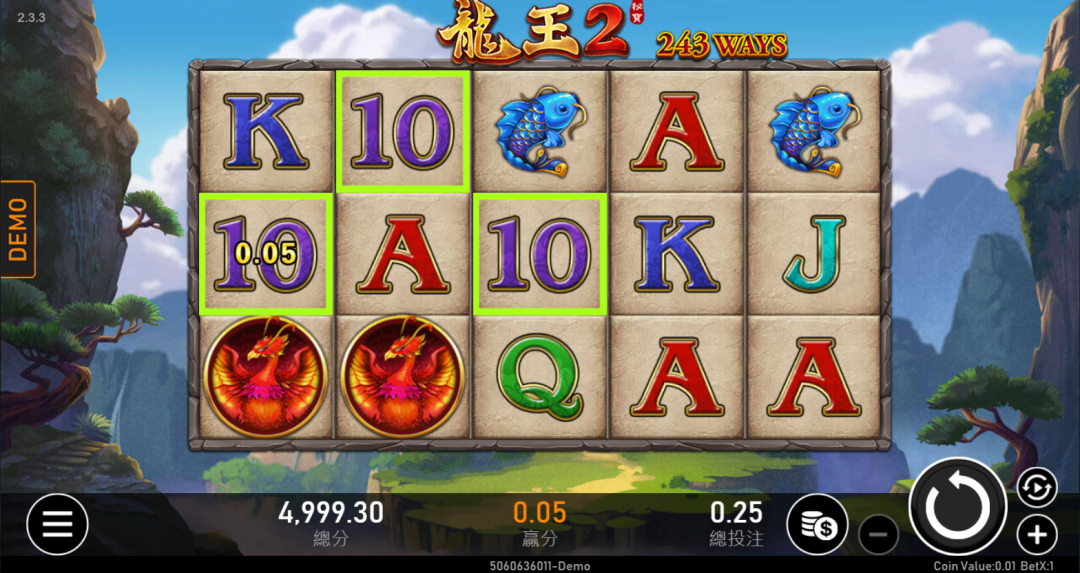
Task: Decrease the bet with the minus button
Action: click(x=878, y=535)
